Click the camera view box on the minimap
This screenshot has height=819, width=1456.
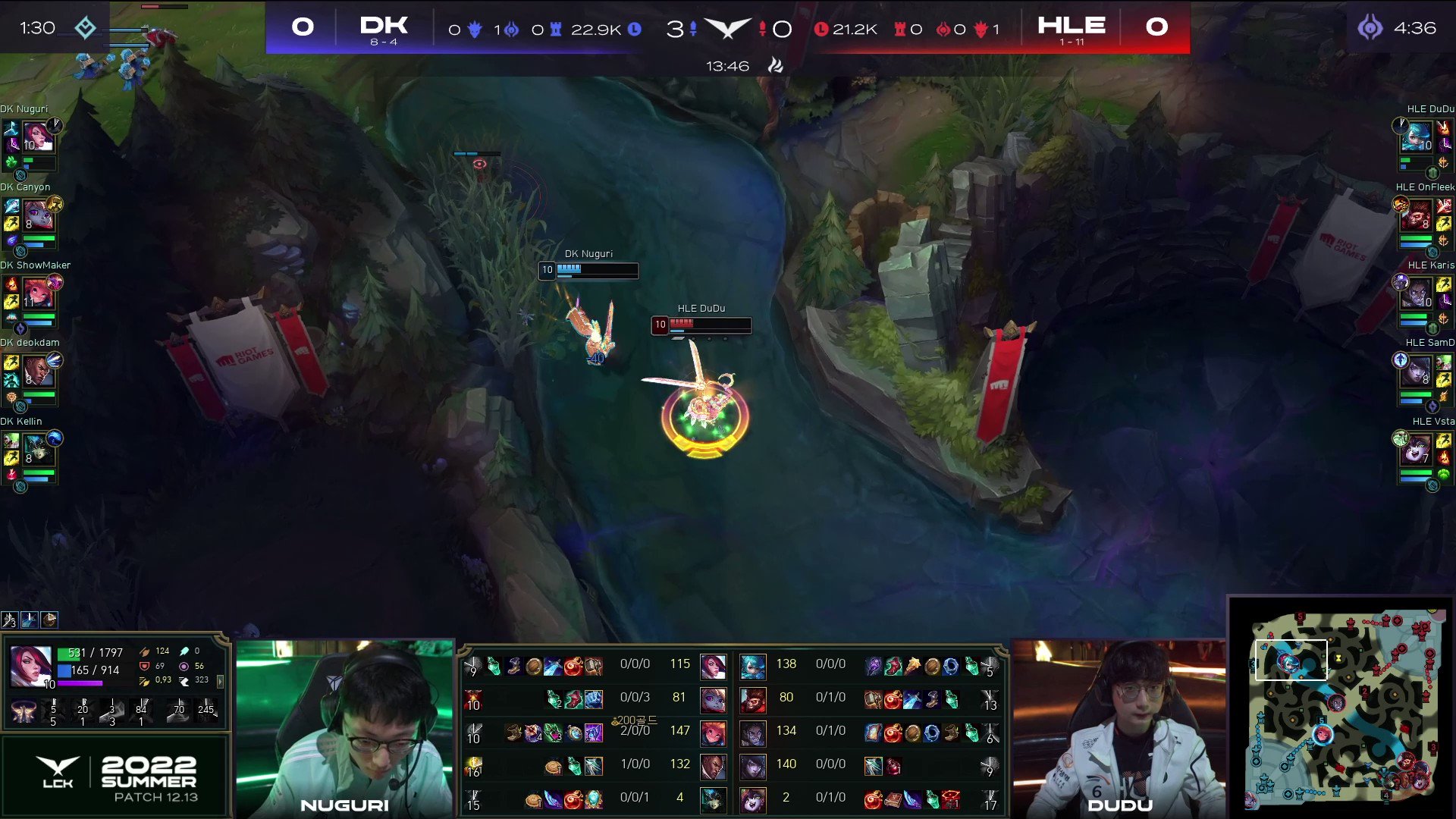coord(1291,660)
